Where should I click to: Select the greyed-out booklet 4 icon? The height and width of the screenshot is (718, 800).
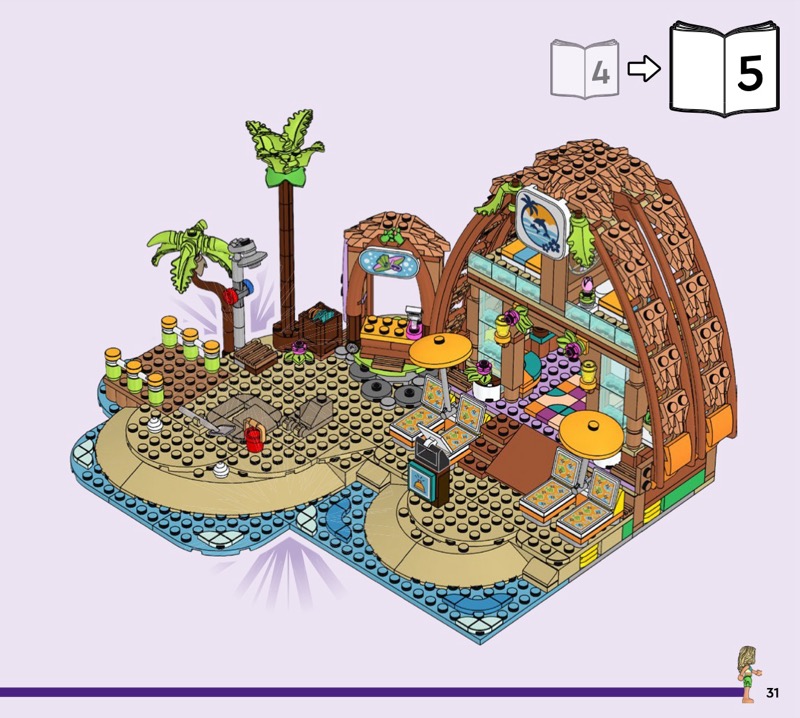click(x=584, y=69)
